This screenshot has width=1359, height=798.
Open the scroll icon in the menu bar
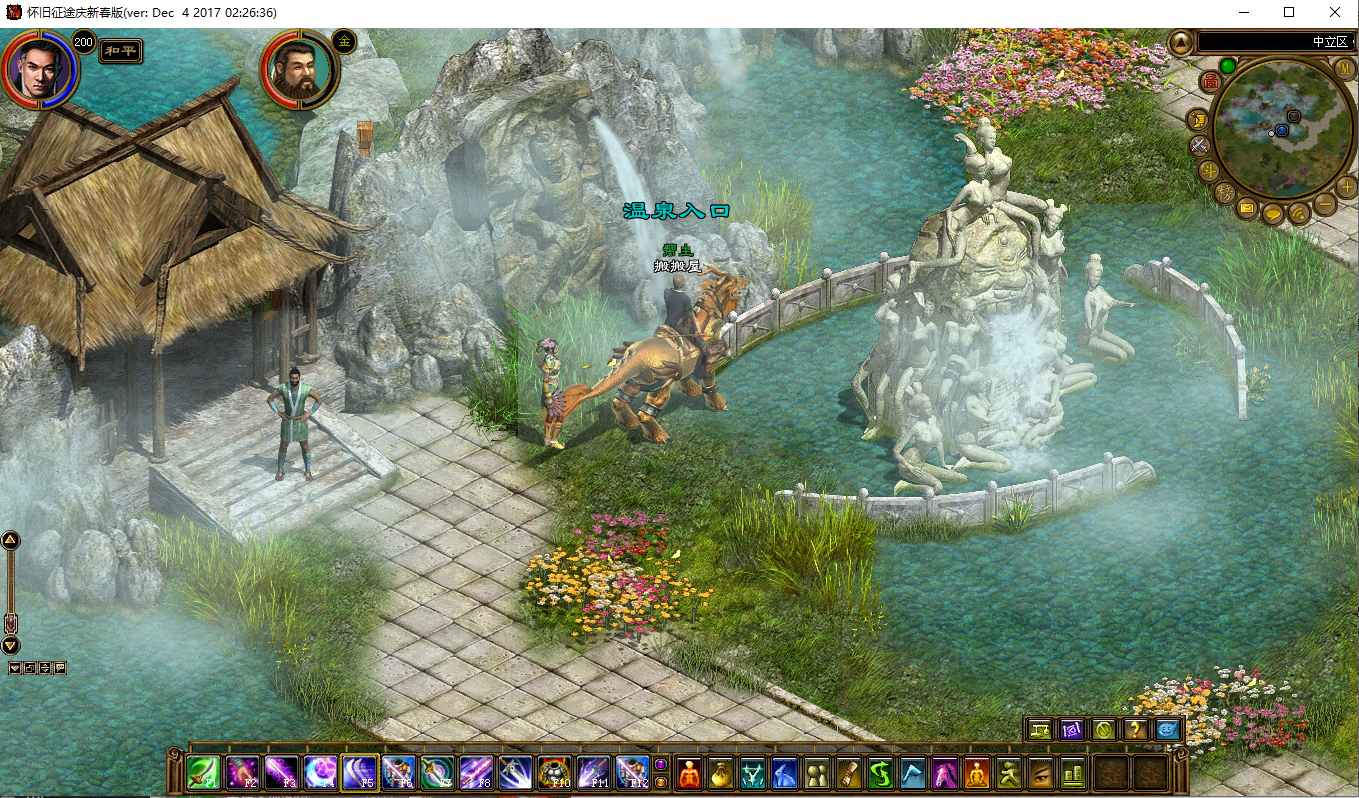tap(849, 773)
